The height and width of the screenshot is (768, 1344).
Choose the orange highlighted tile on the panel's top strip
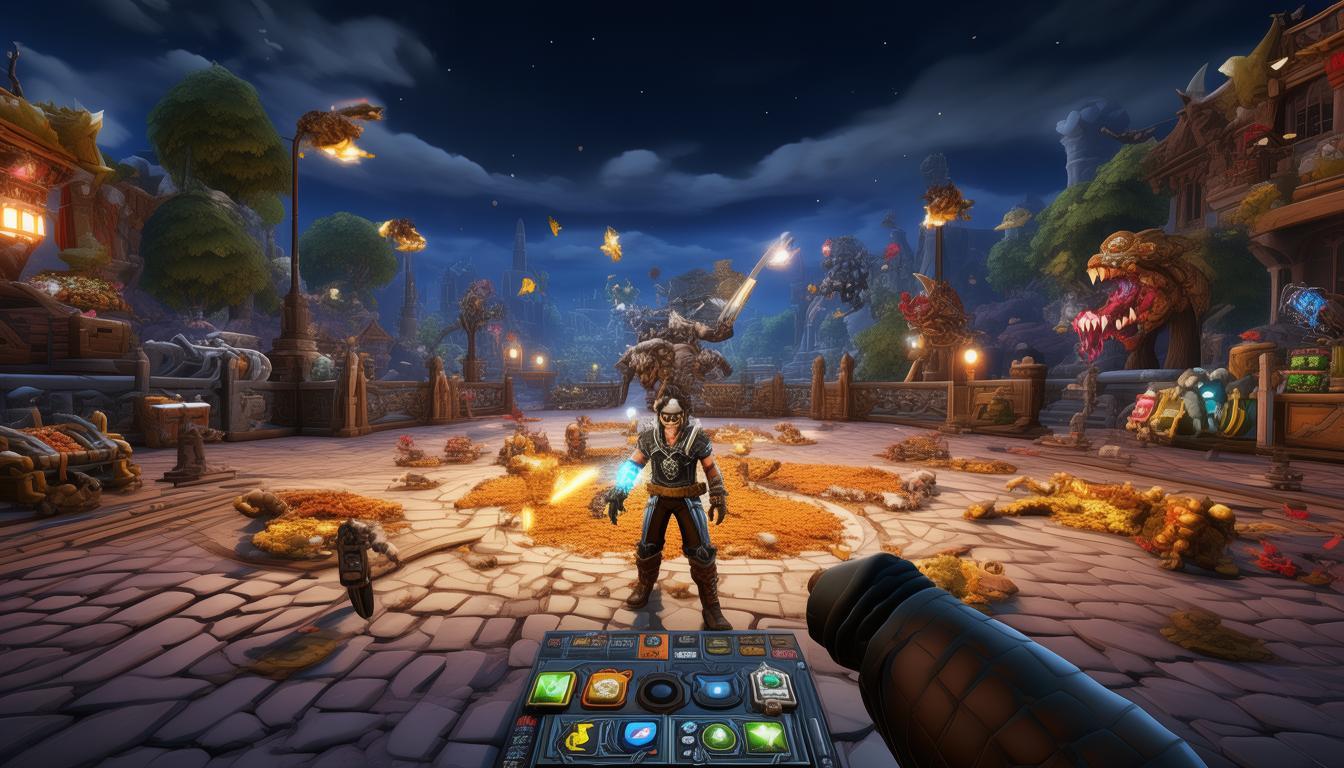coord(651,646)
